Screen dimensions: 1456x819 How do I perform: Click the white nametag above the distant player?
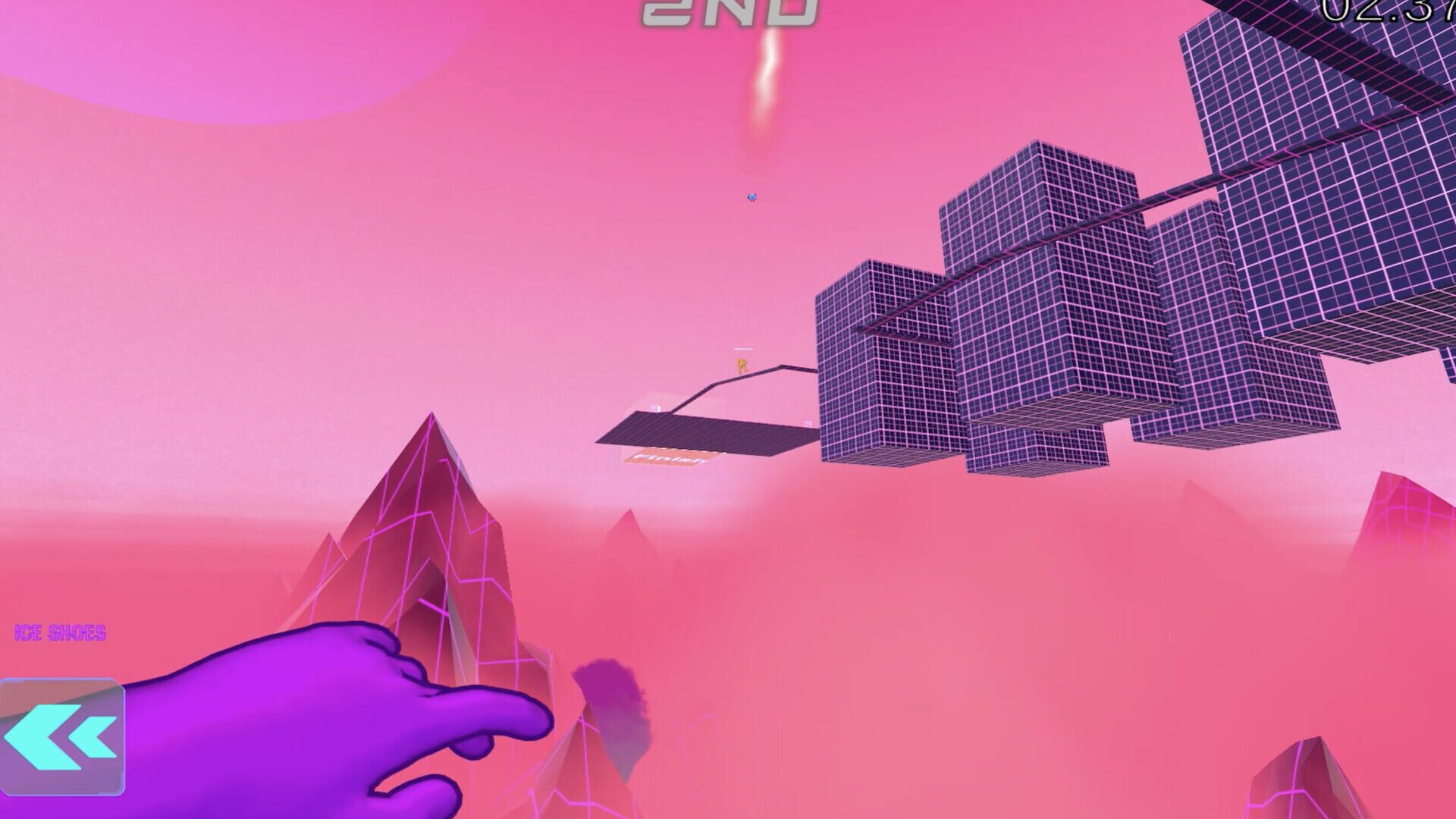[x=743, y=349]
